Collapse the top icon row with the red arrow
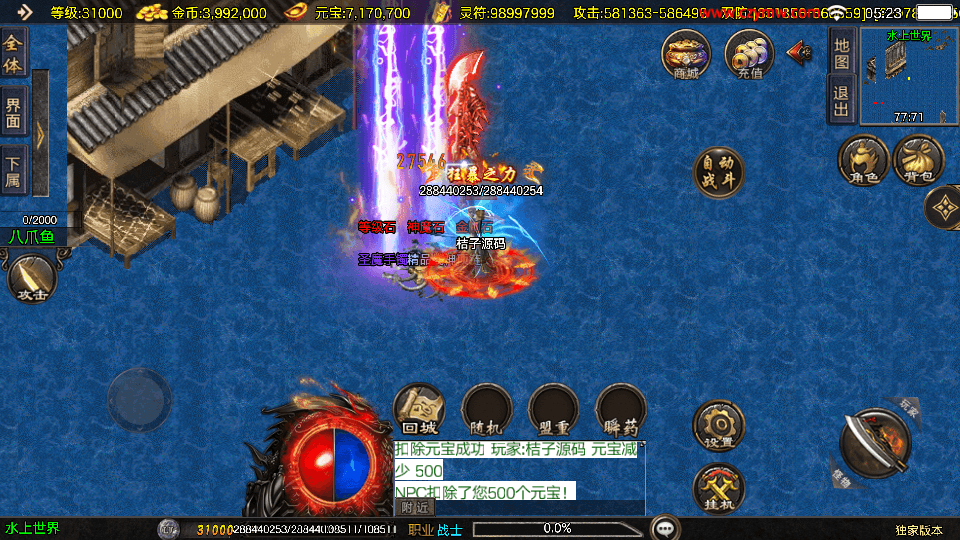960x540 pixels. coord(800,52)
